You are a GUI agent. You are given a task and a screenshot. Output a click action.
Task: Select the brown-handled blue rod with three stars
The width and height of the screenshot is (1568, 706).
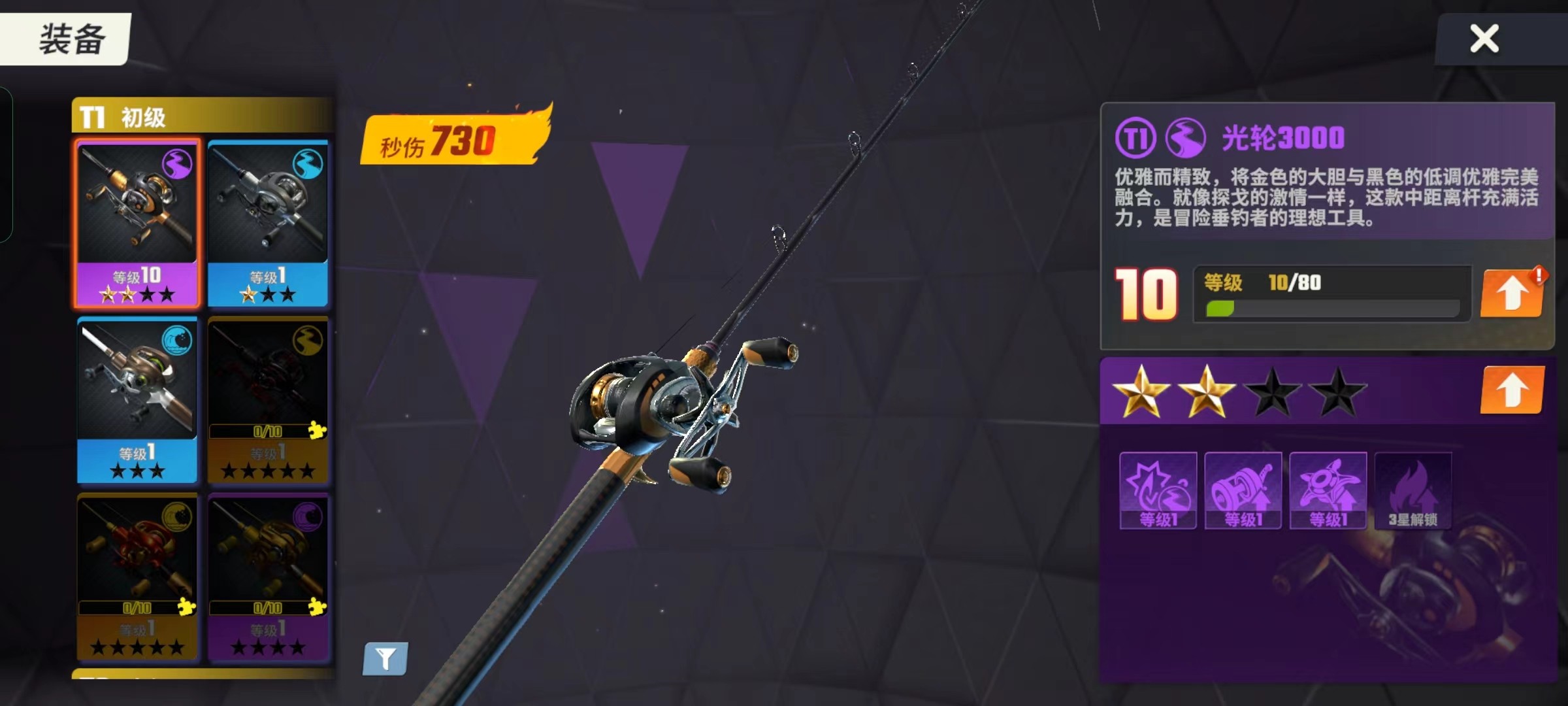coord(137,399)
